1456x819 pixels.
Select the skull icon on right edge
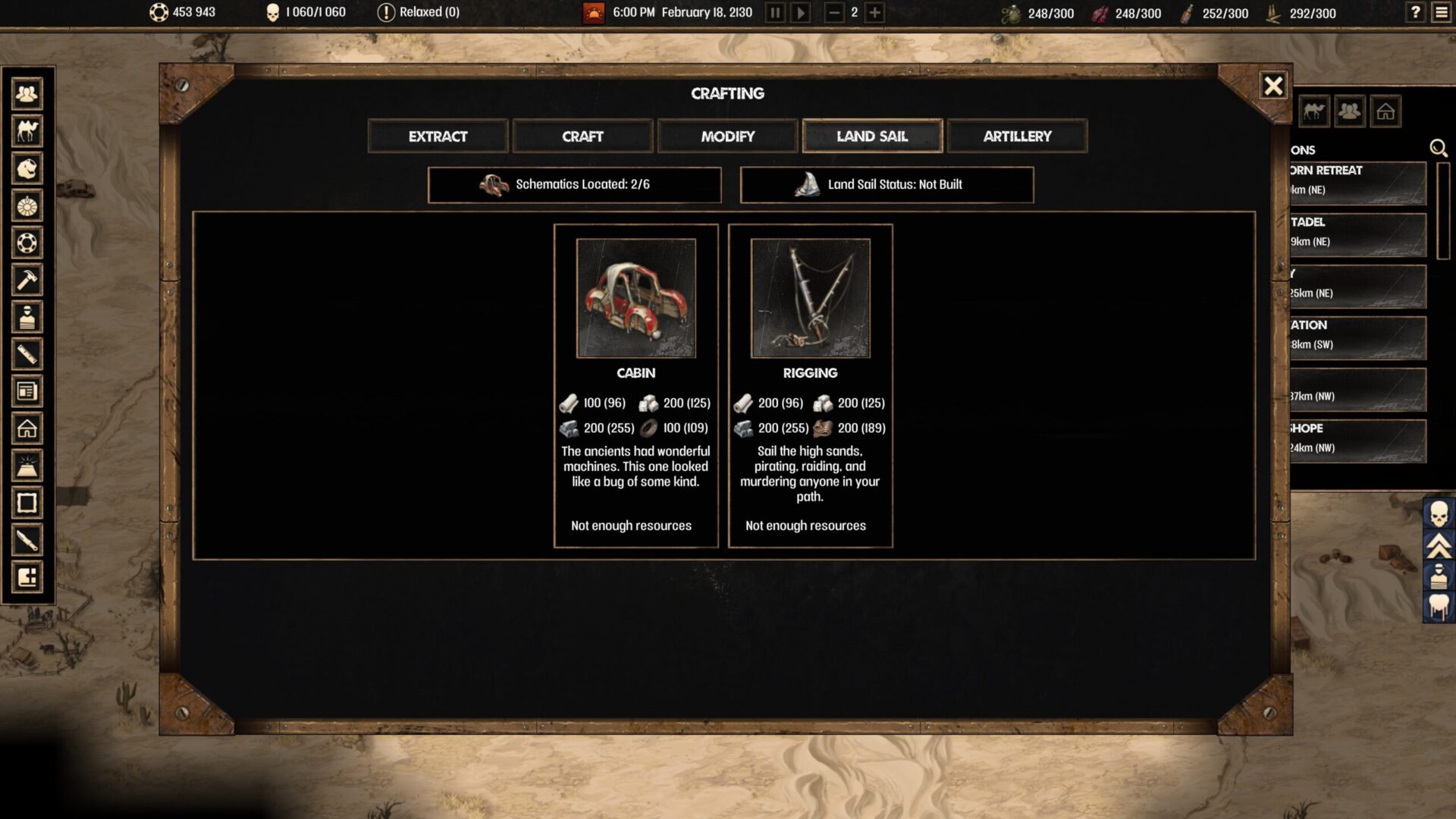click(x=1439, y=514)
